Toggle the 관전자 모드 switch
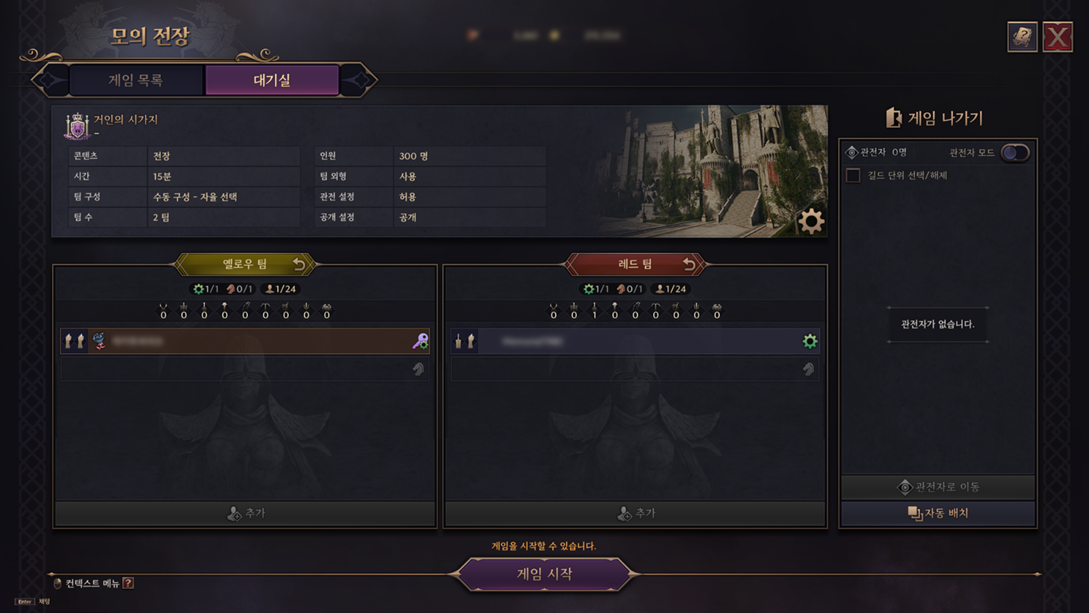Viewport: 1089px width, 613px height. [x=1015, y=153]
